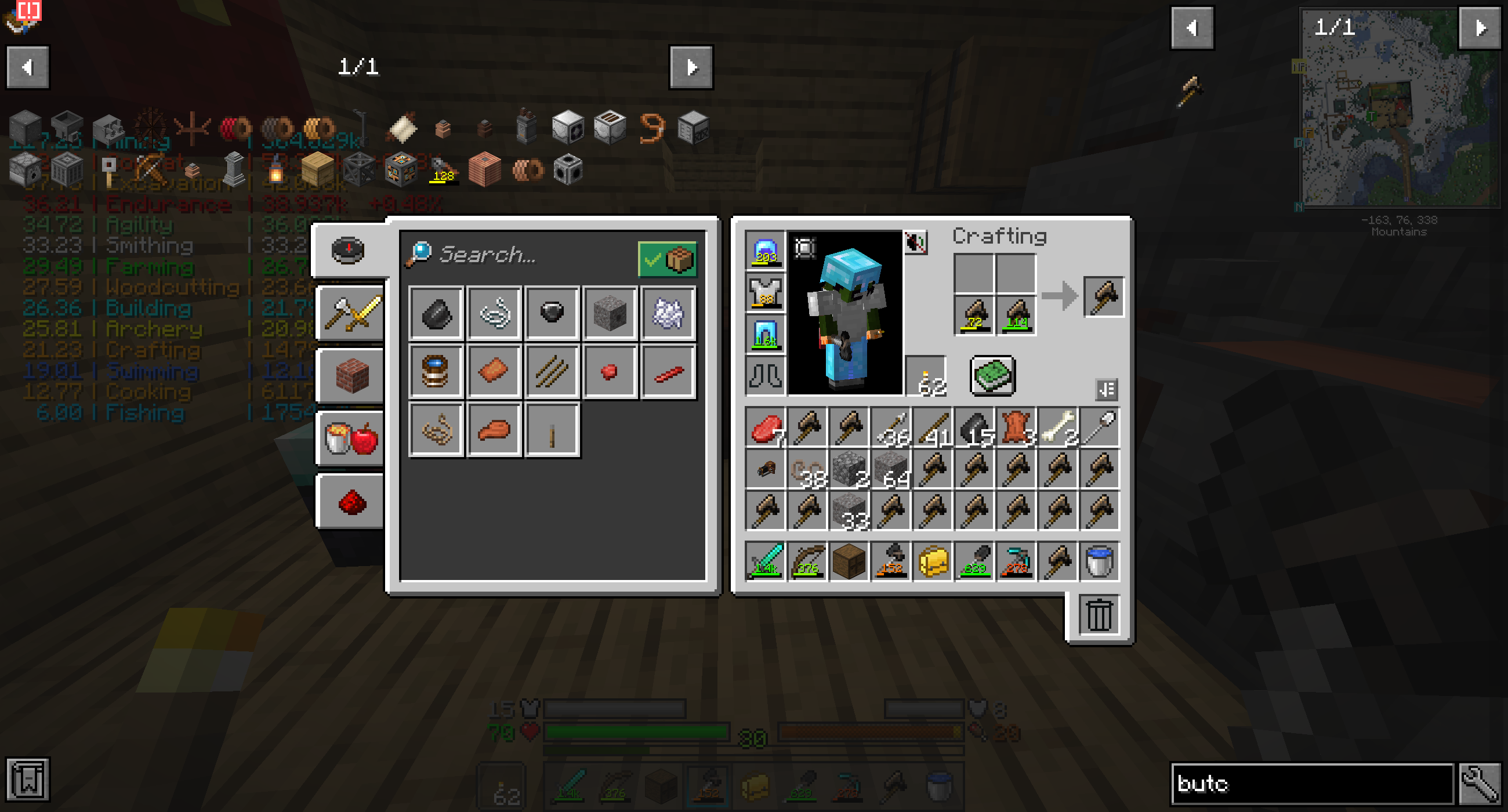The image size is (1508, 812).
Task: Select the flint item in the item list
Action: pos(435,314)
